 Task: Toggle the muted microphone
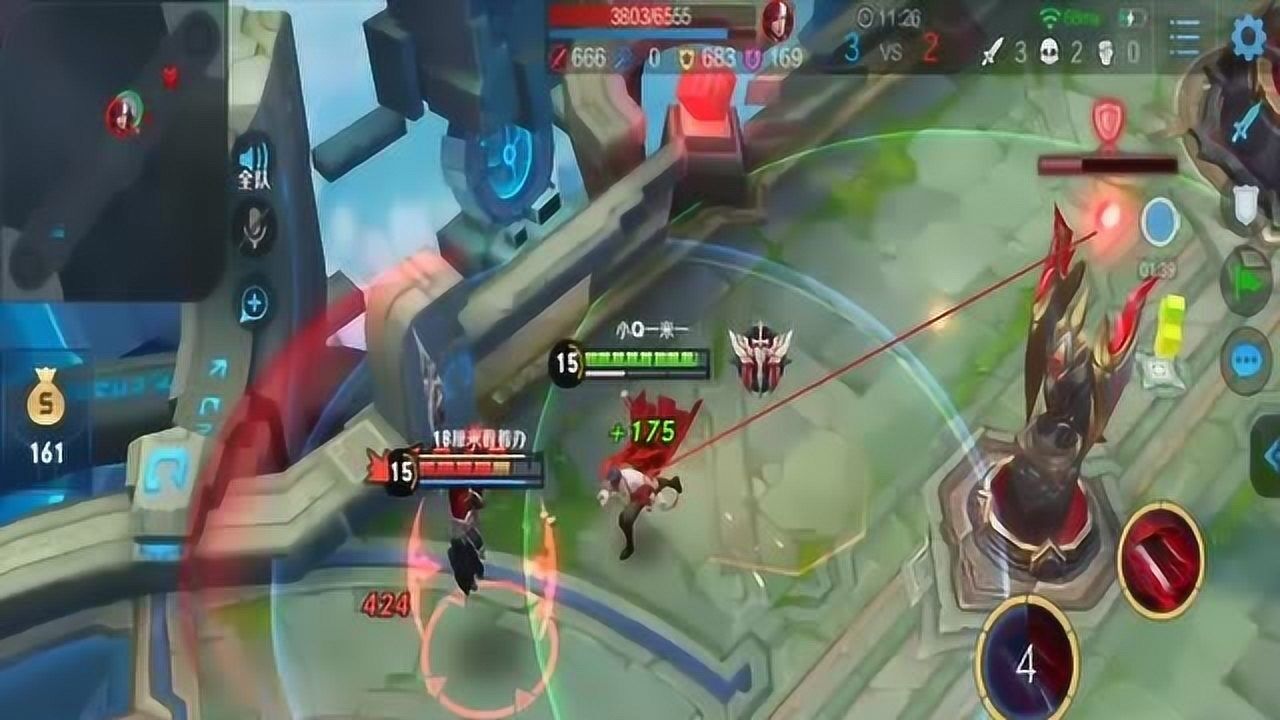[254, 227]
